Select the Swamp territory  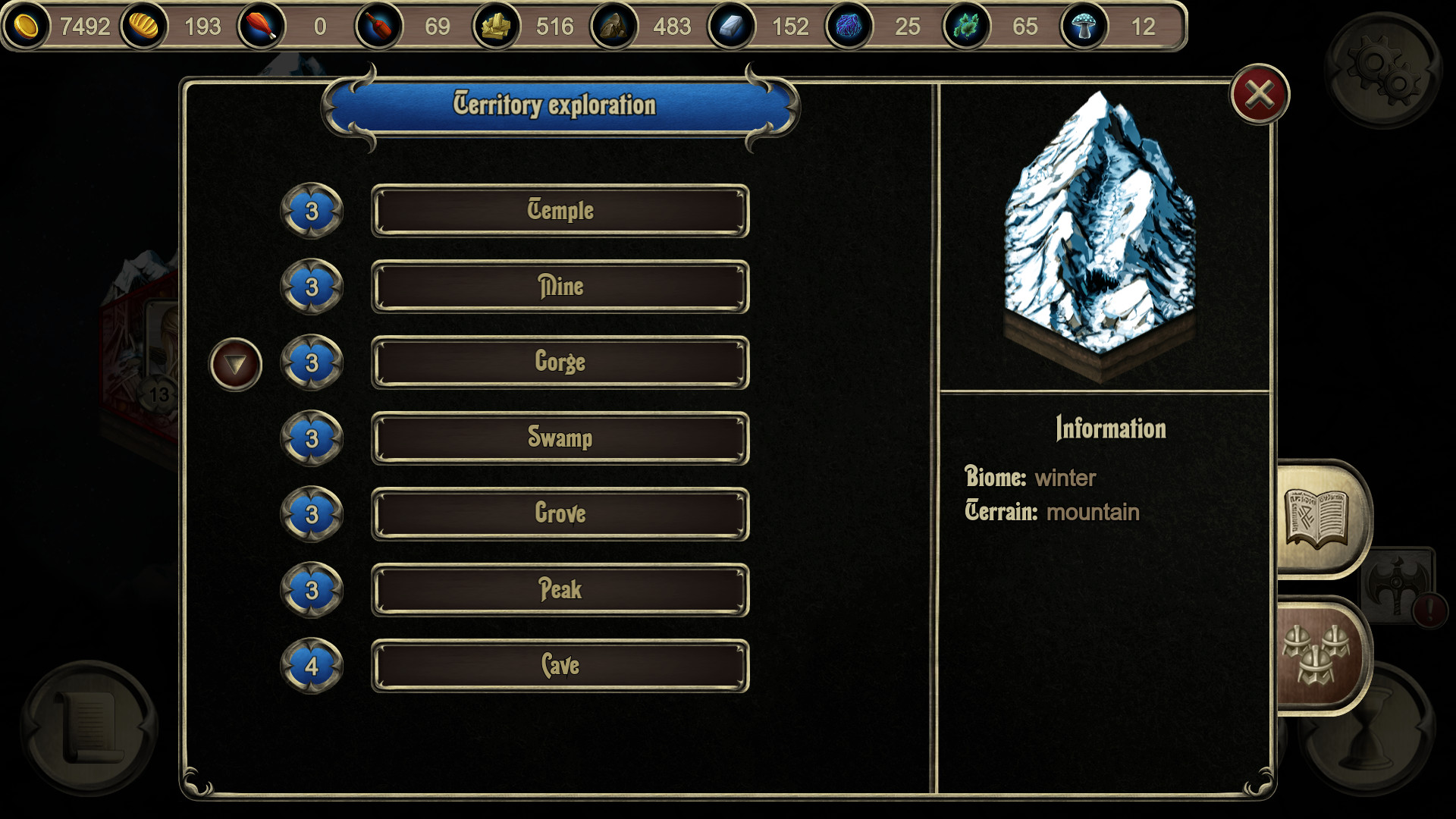pyautogui.click(x=560, y=438)
